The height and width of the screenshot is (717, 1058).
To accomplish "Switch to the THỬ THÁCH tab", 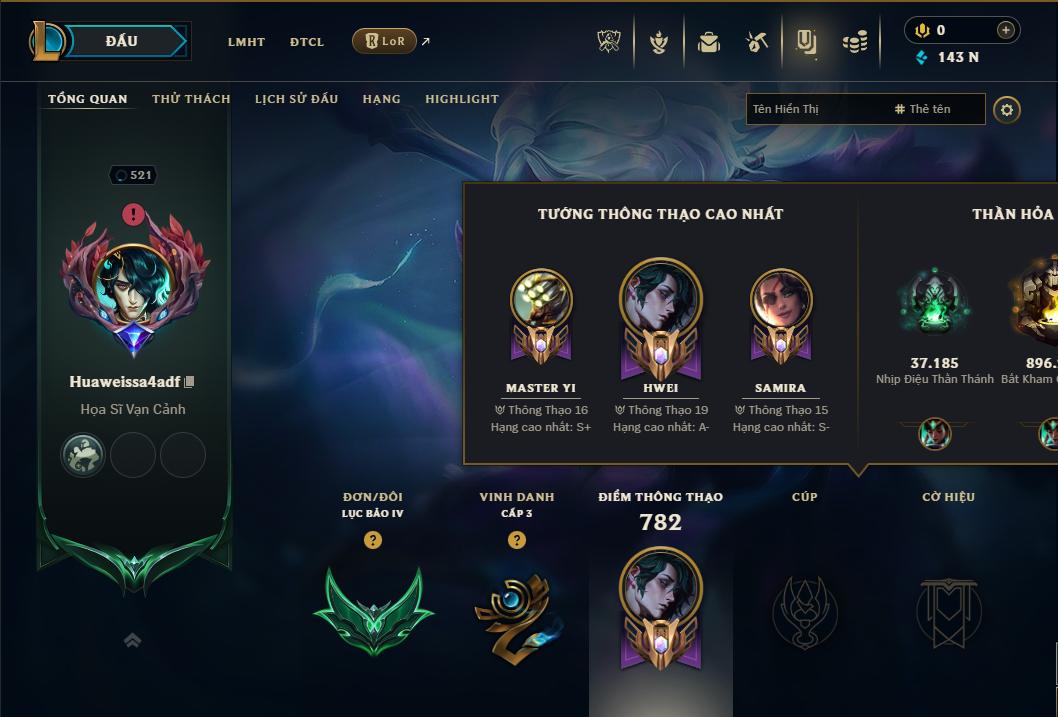I will click(191, 99).
